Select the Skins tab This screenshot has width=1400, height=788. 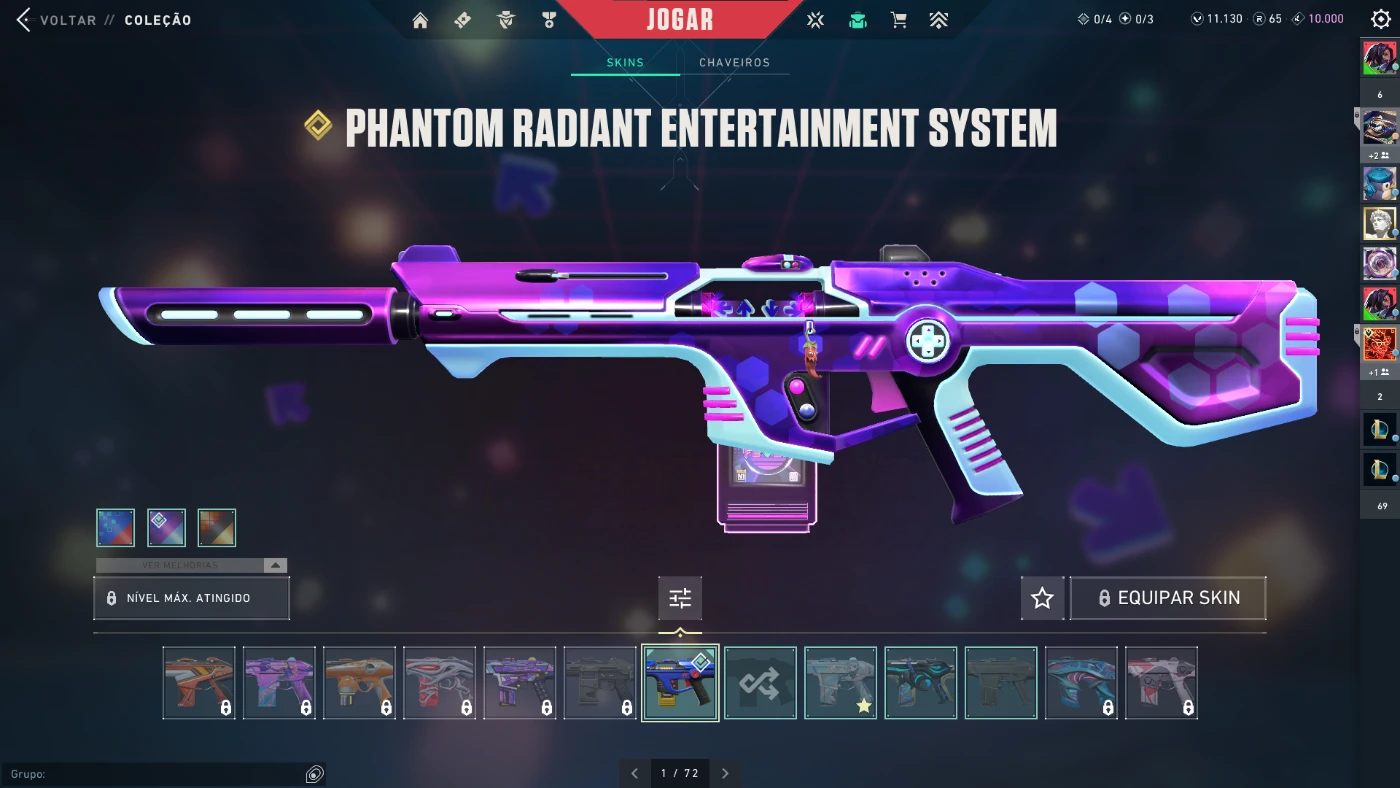pos(625,62)
